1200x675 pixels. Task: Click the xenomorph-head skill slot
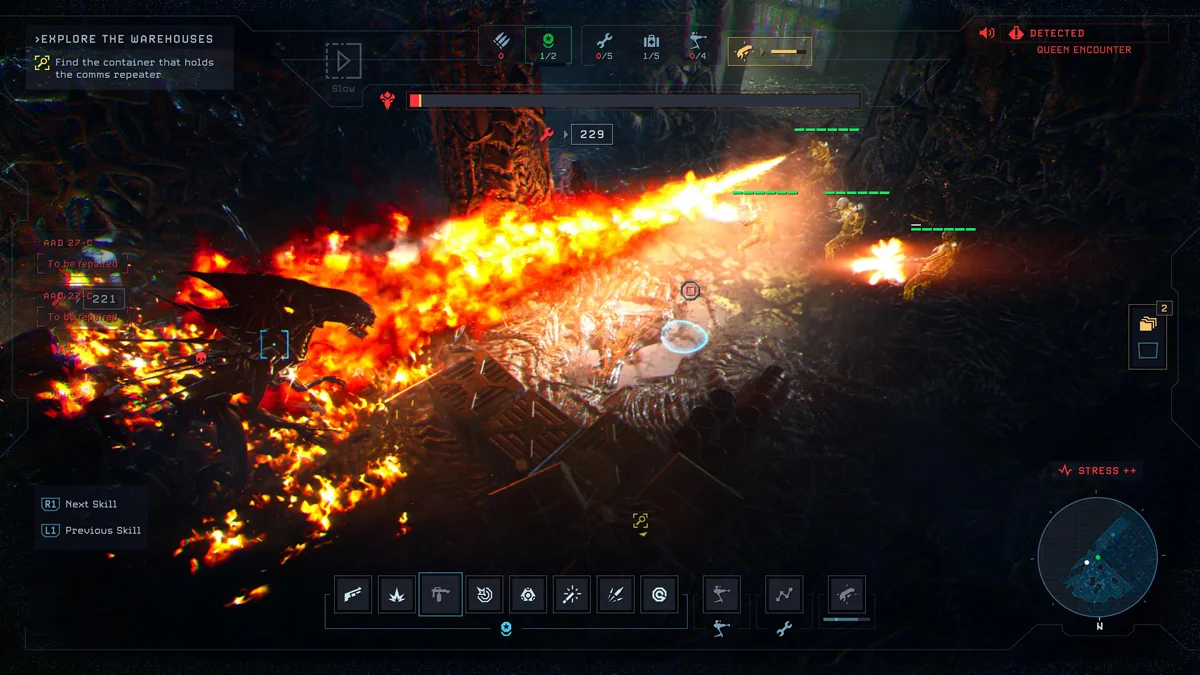pyautogui.click(x=847, y=595)
